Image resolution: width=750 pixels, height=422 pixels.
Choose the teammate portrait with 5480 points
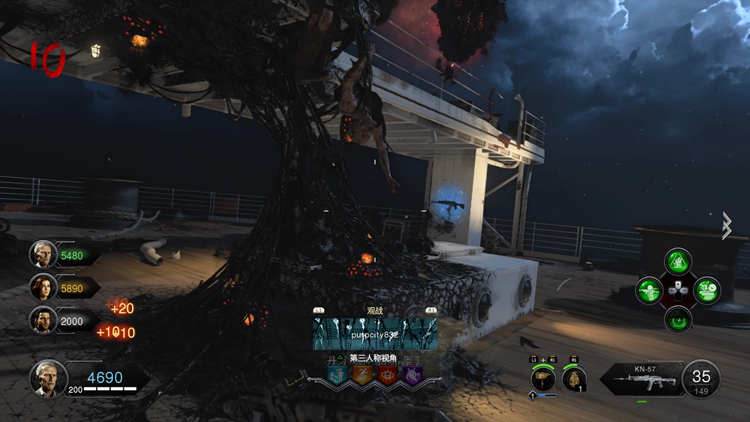point(42,254)
